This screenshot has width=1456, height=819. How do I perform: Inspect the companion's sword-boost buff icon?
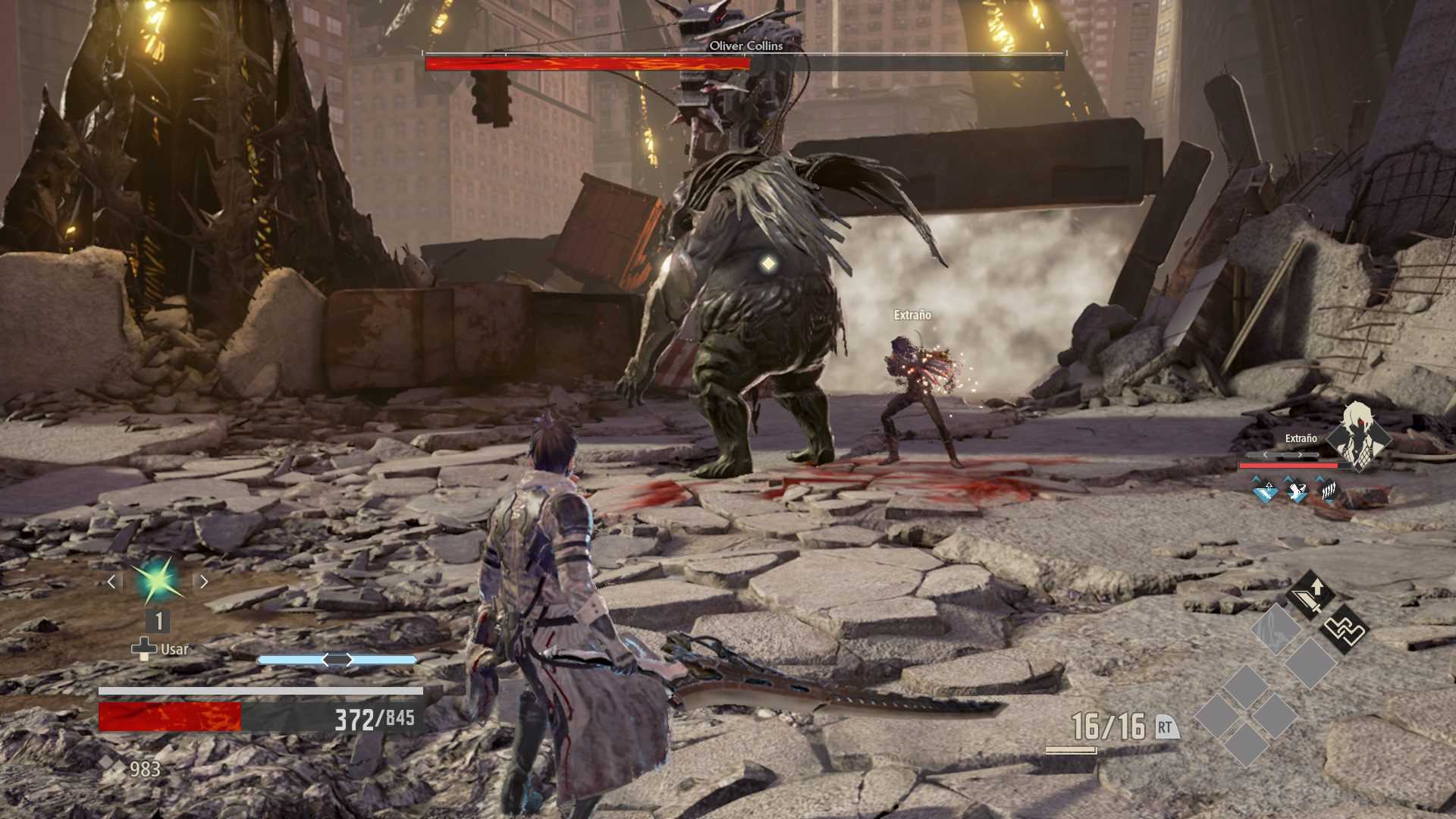coord(1264,491)
